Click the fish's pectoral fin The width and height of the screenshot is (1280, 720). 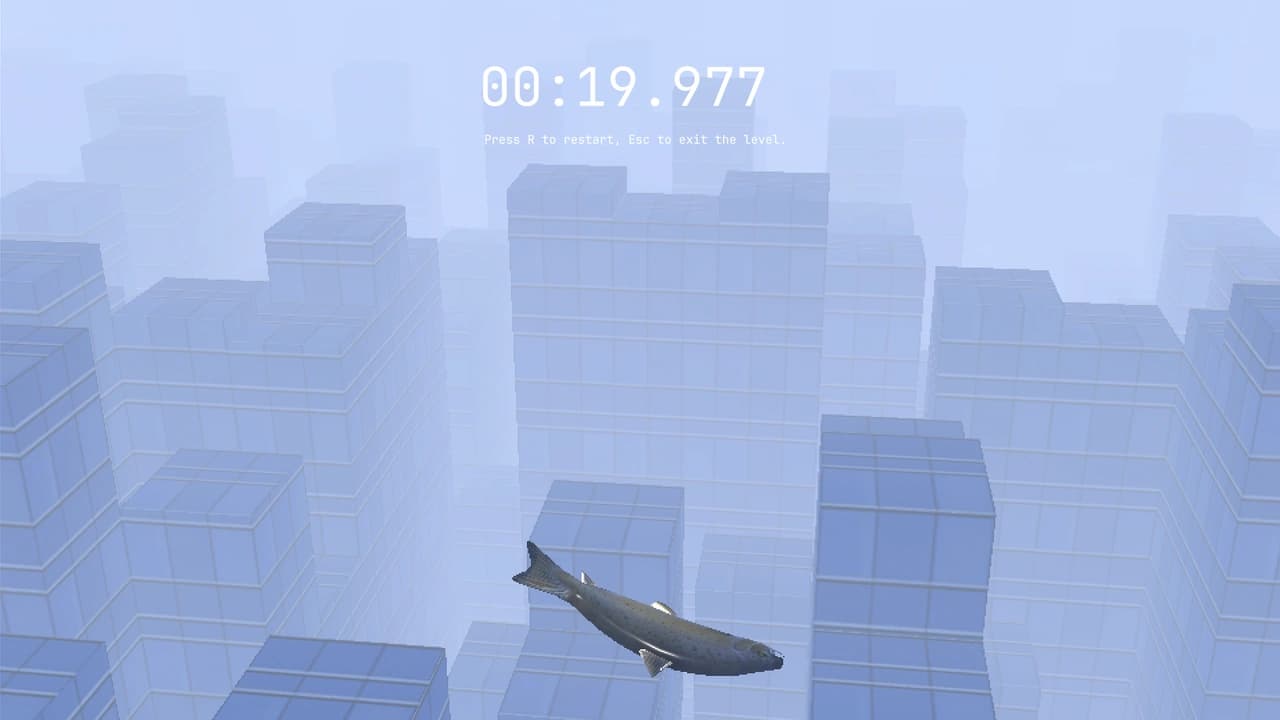(652, 662)
